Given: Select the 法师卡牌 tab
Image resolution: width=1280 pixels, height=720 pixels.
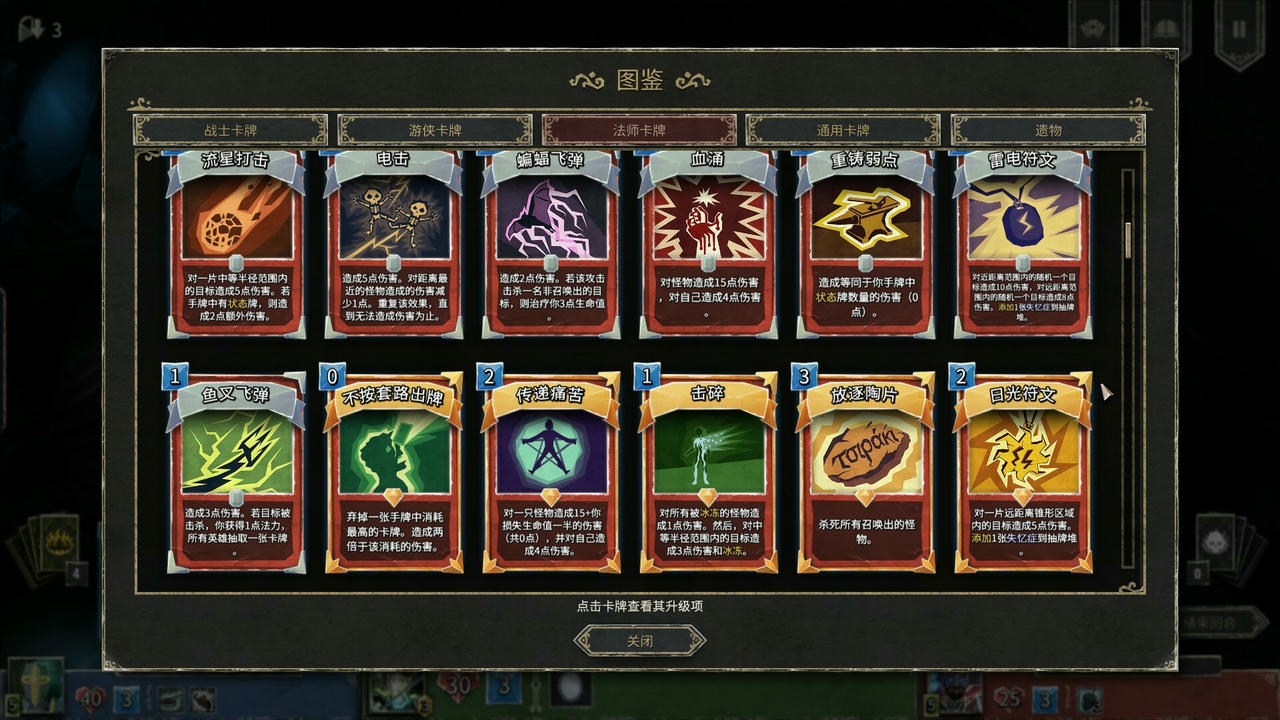Looking at the screenshot, I should (x=639, y=130).
